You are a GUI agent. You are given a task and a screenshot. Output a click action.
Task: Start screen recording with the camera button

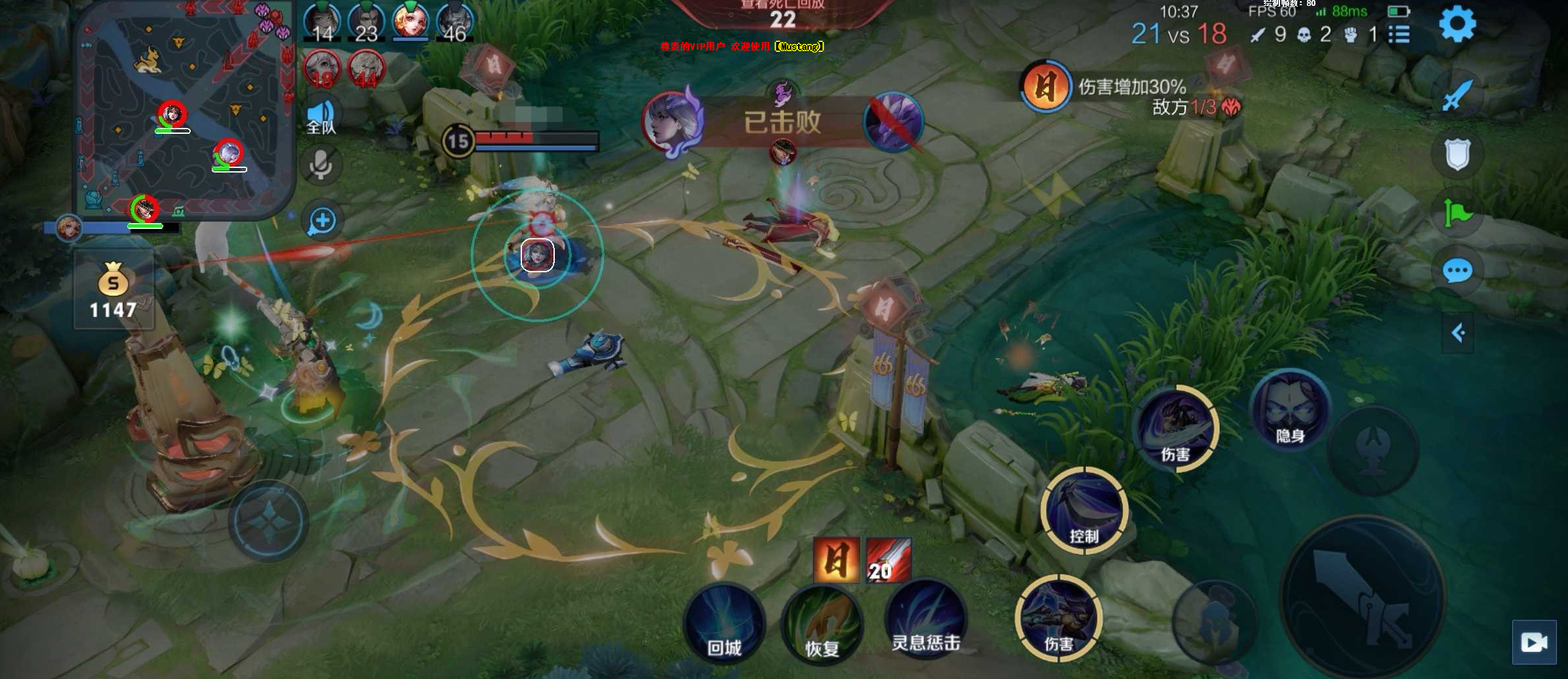coord(1534,642)
